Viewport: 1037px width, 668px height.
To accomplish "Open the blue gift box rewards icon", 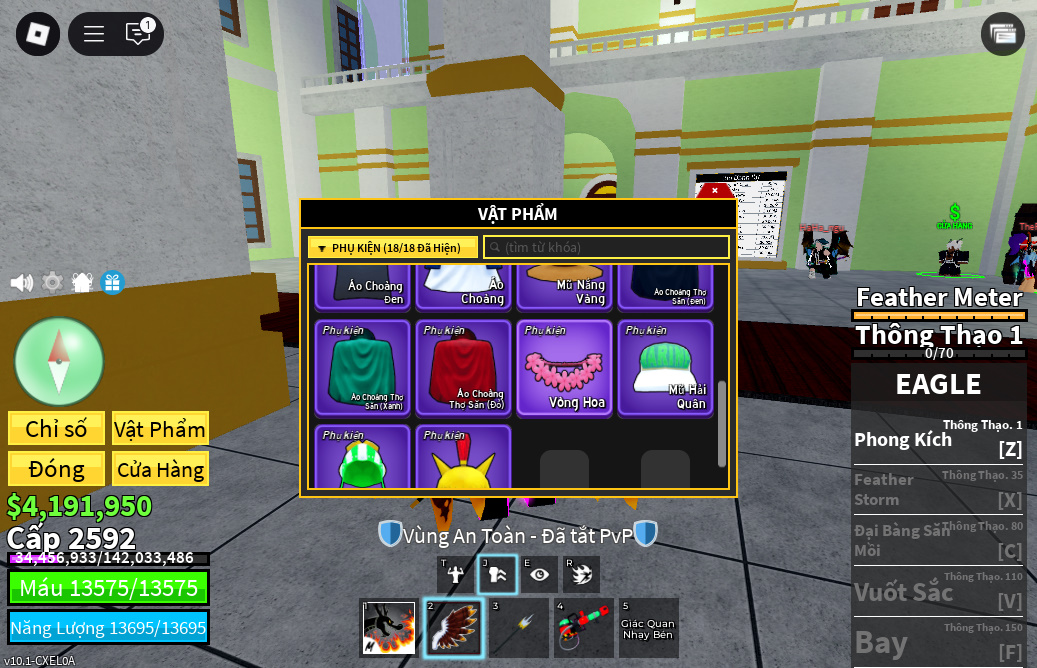I will coord(112,283).
